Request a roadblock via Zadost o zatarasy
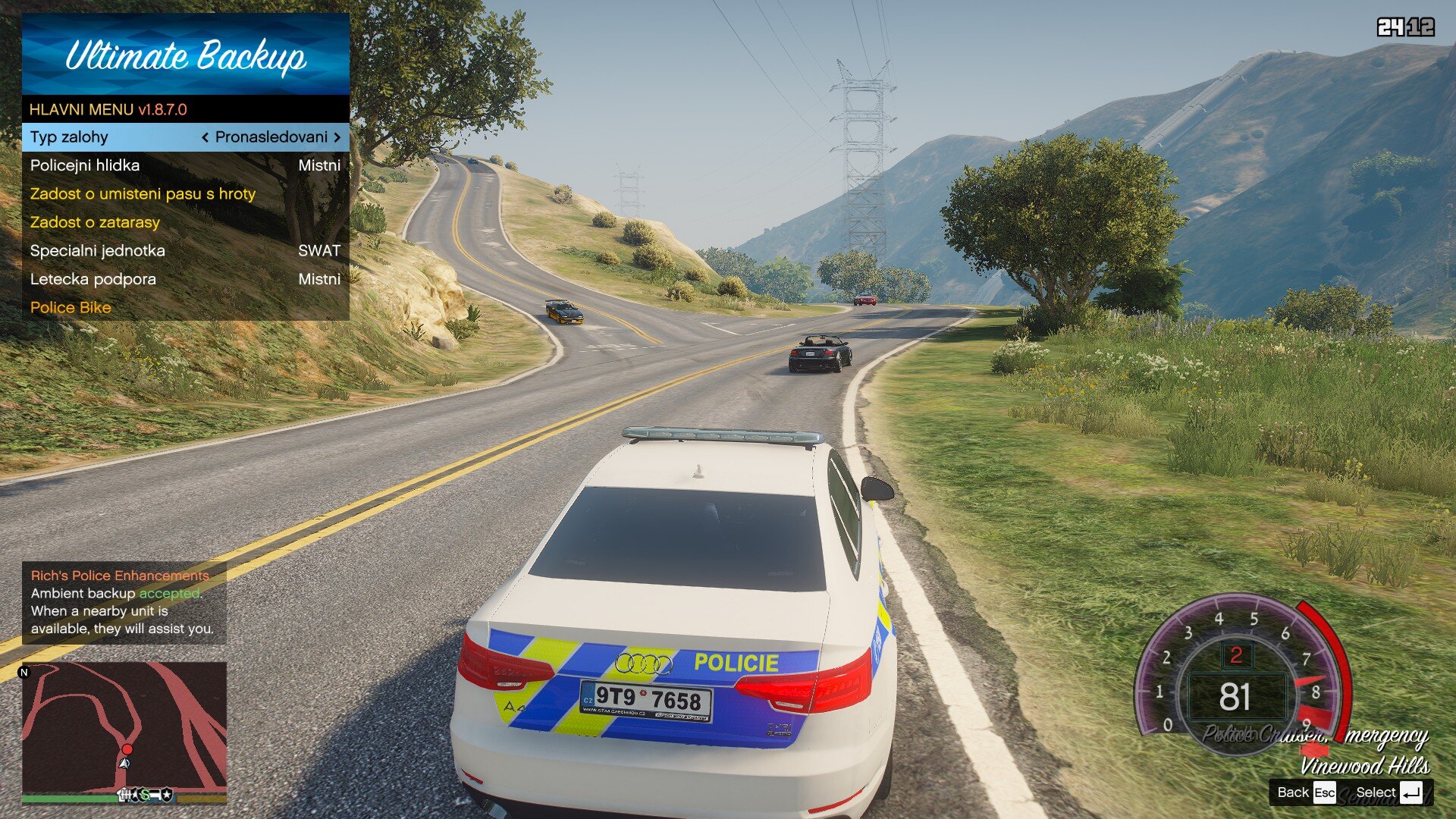Viewport: 1456px width, 819px height. point(185,222)
